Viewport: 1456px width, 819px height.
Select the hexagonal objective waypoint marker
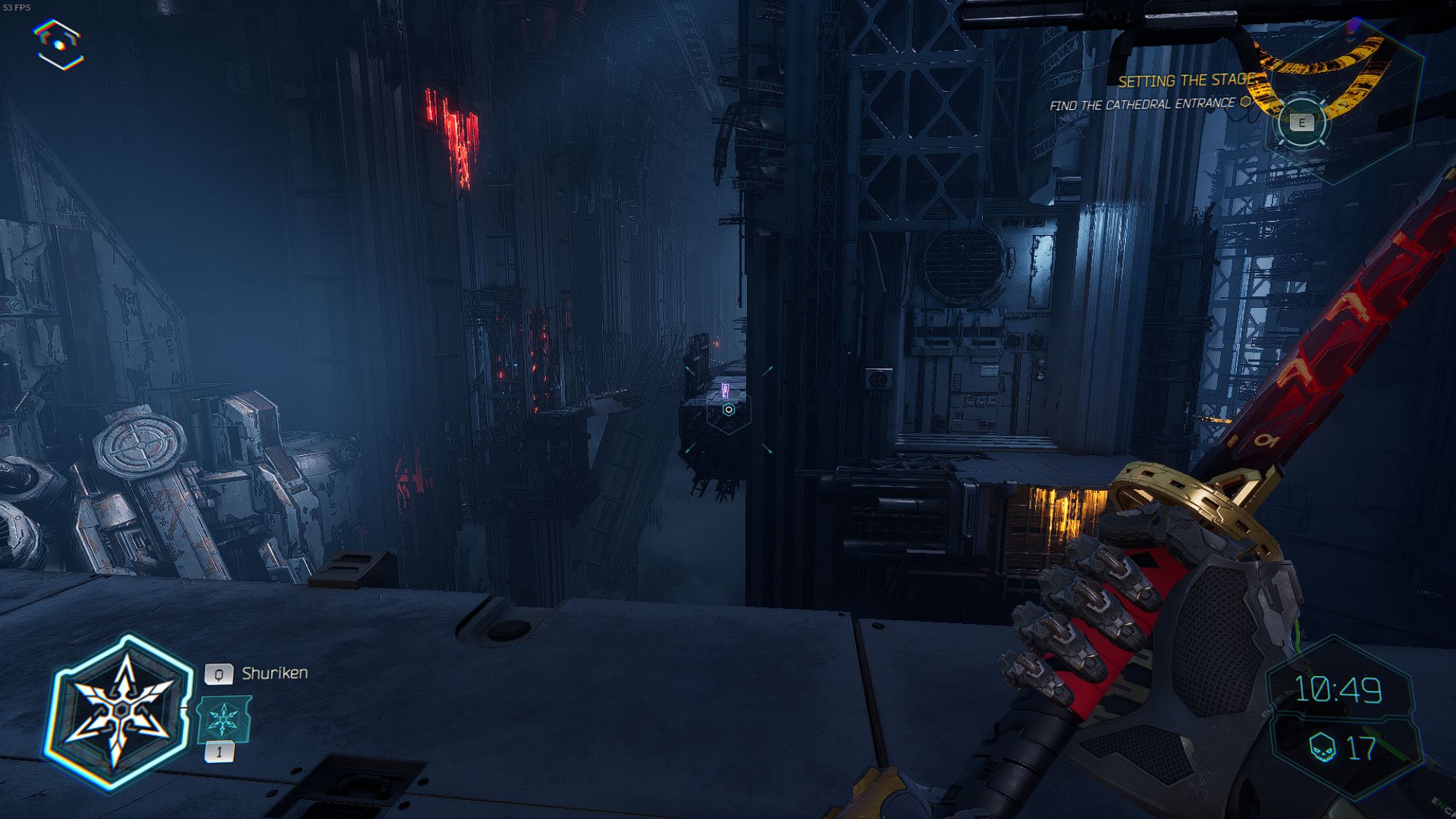[x=728, y=410]
